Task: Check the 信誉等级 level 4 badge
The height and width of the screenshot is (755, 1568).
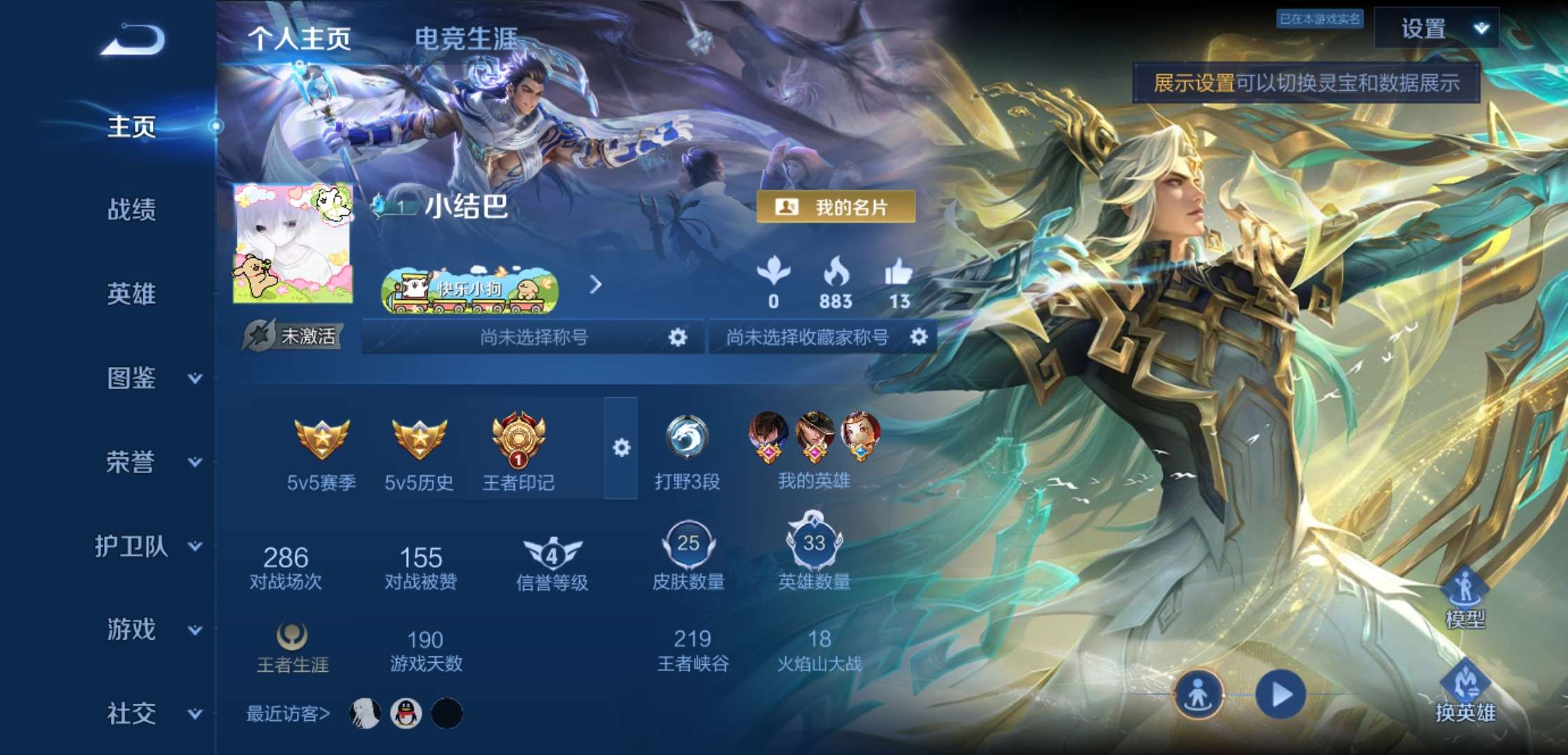Action: pos(551,552)
